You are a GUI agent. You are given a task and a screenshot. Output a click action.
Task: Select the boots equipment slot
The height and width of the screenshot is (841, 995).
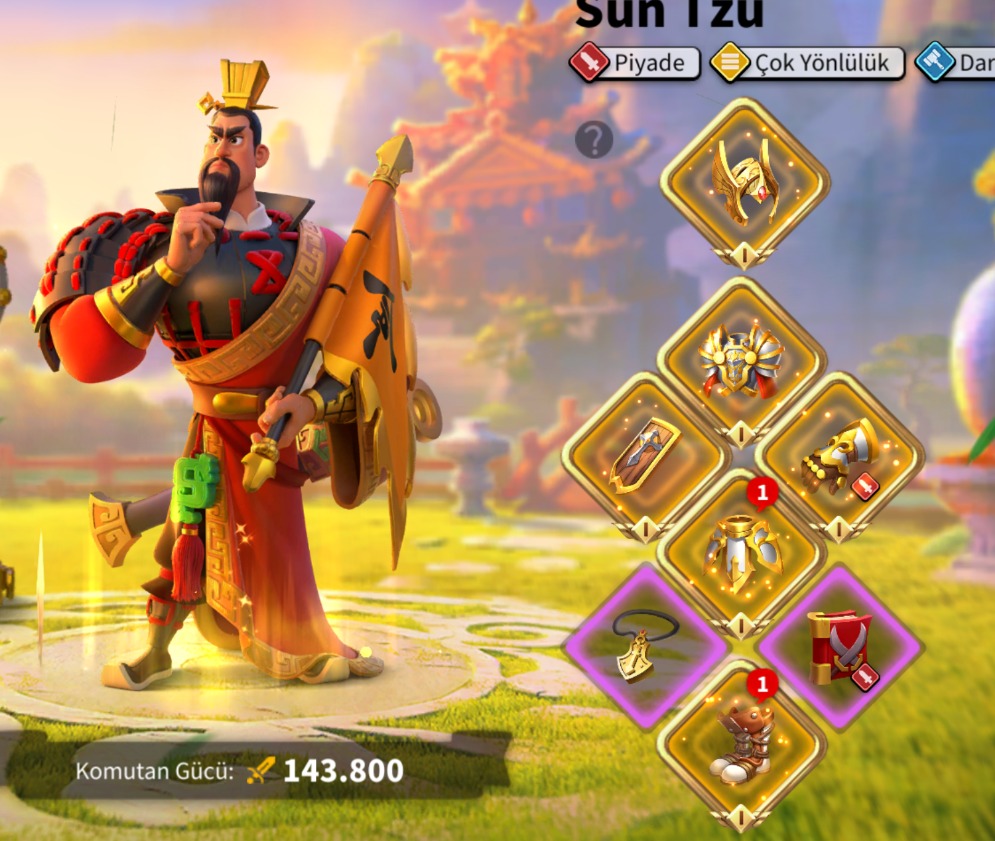tap(742, 743)
